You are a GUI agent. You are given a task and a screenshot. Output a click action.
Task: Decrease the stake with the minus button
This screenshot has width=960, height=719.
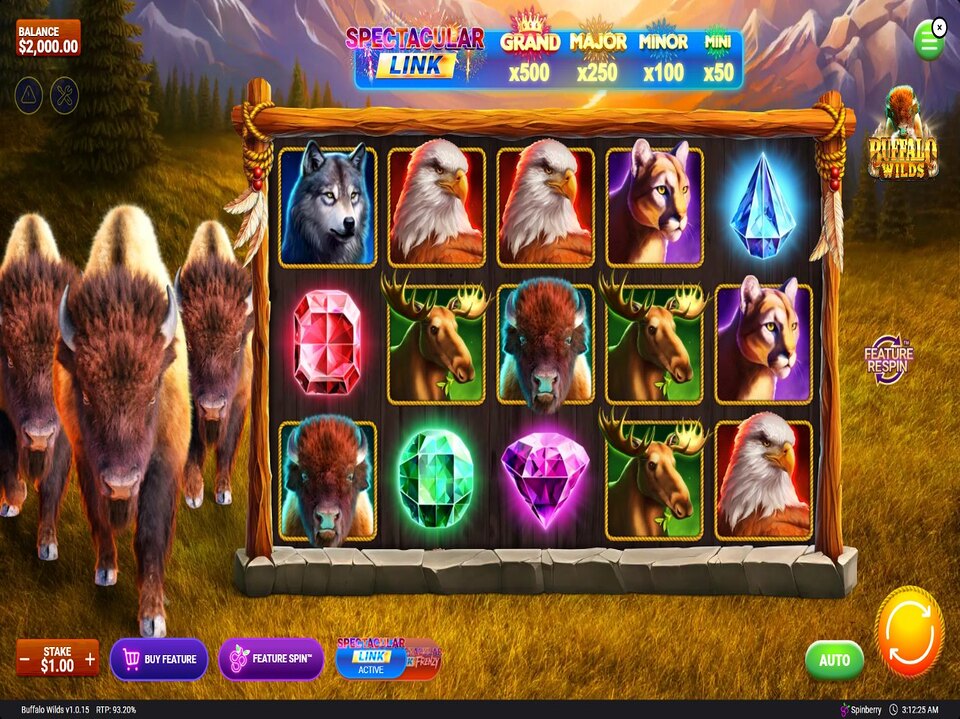(x=24, y=659)
